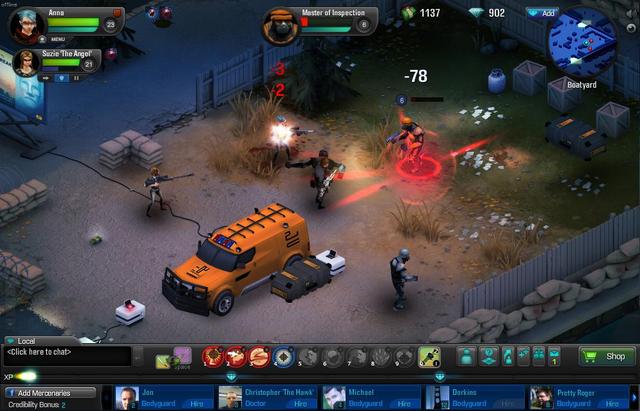
Task: Pause Suzie's mercenary actions
Action: 74,77
